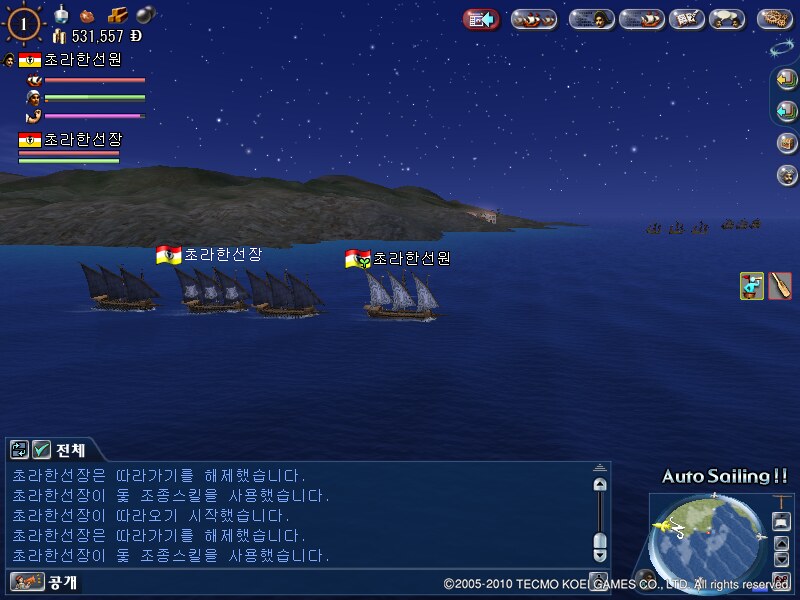The image size is (800, 600).
Task: Click the sailor portrait round icon
Action: [x=787, y=175]
